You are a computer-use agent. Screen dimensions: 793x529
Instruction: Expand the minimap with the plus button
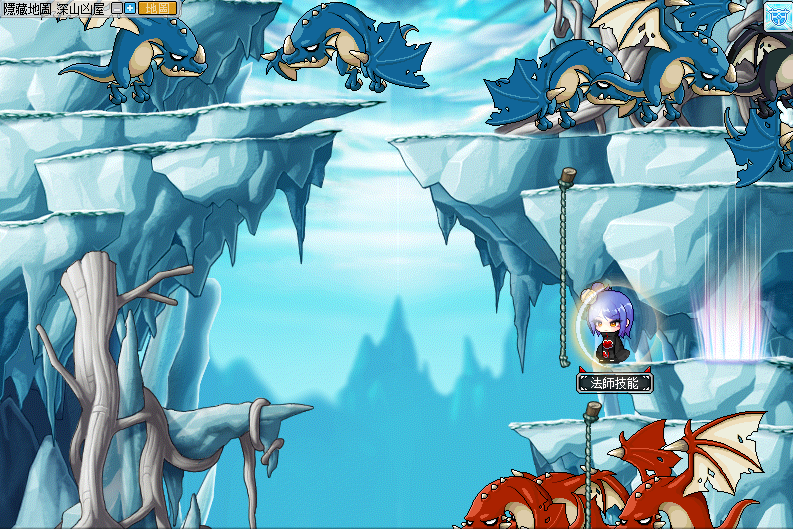pos(129,8)
